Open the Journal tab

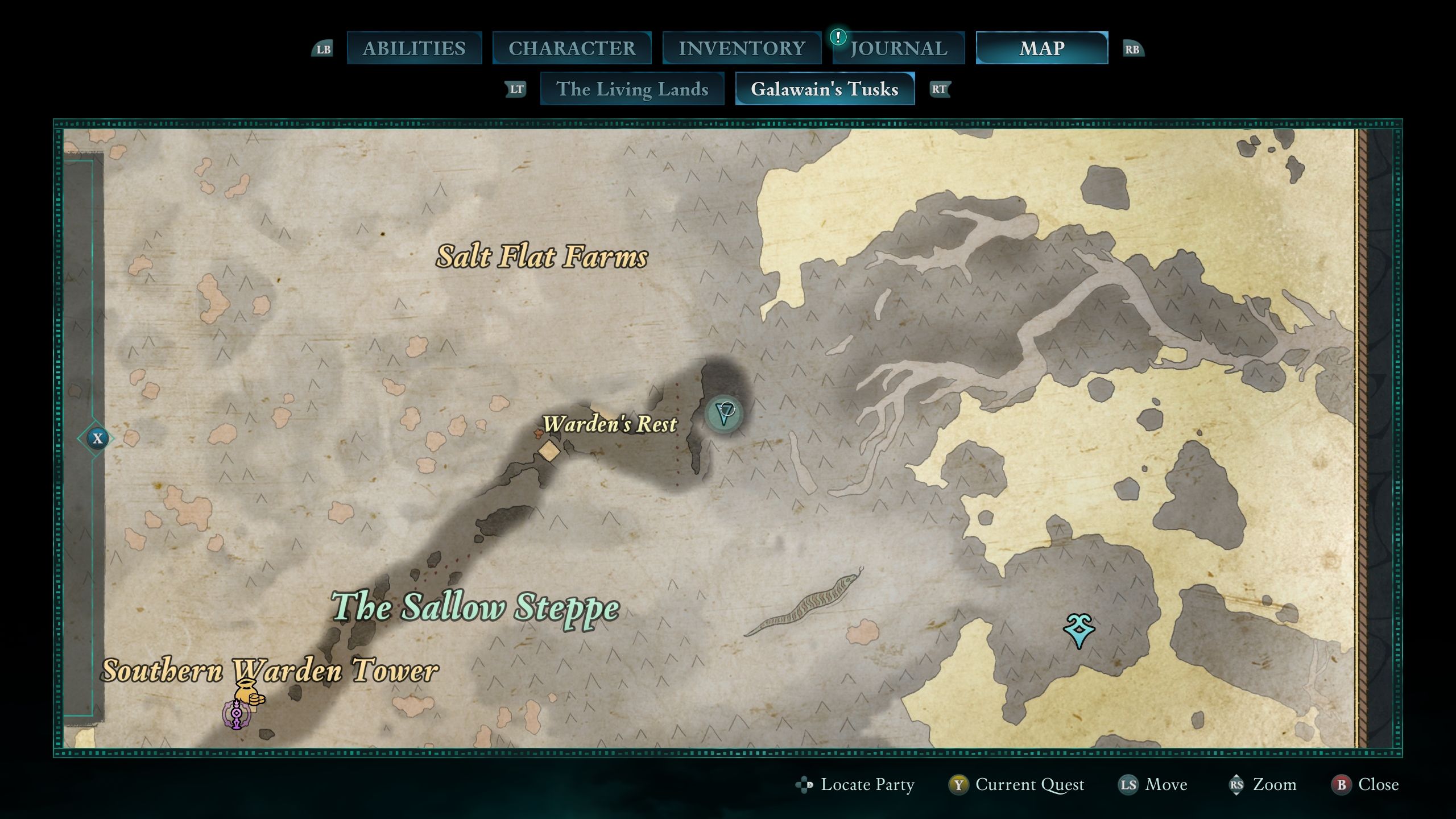point(899,48)
